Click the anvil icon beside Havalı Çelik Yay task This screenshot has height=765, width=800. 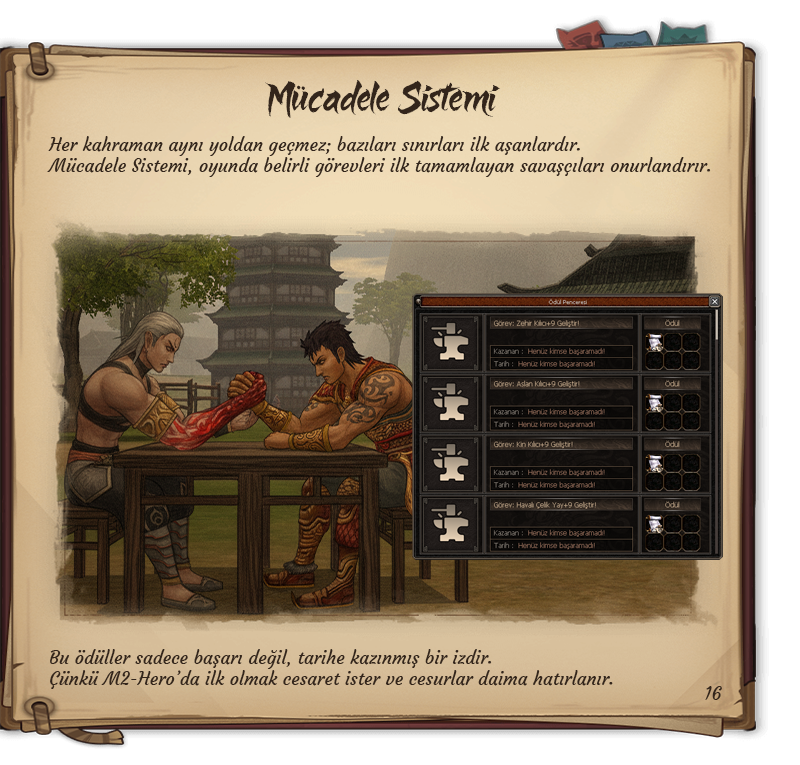[x=449, y=524]
